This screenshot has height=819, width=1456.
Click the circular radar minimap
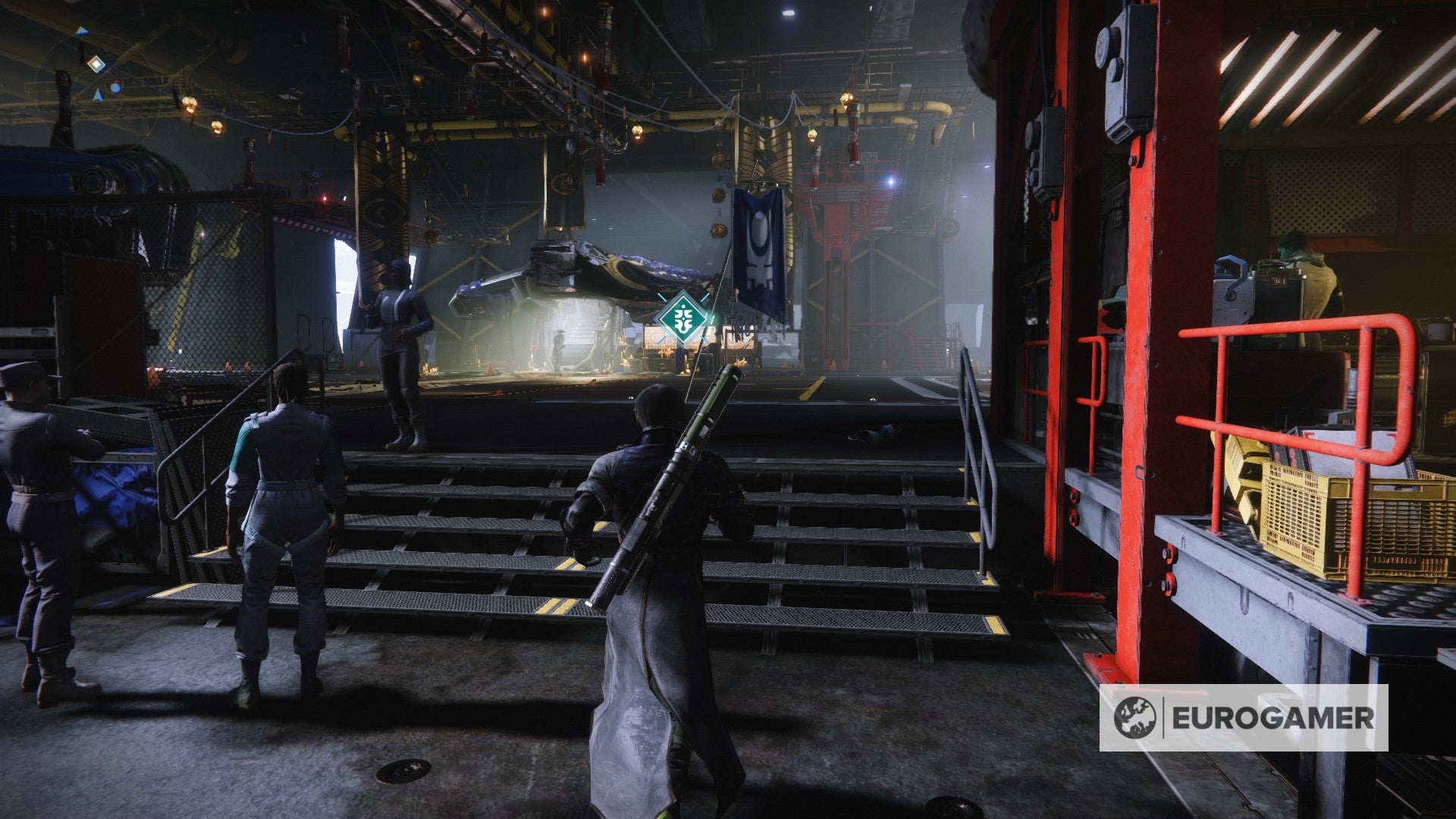tap(99, 82)
